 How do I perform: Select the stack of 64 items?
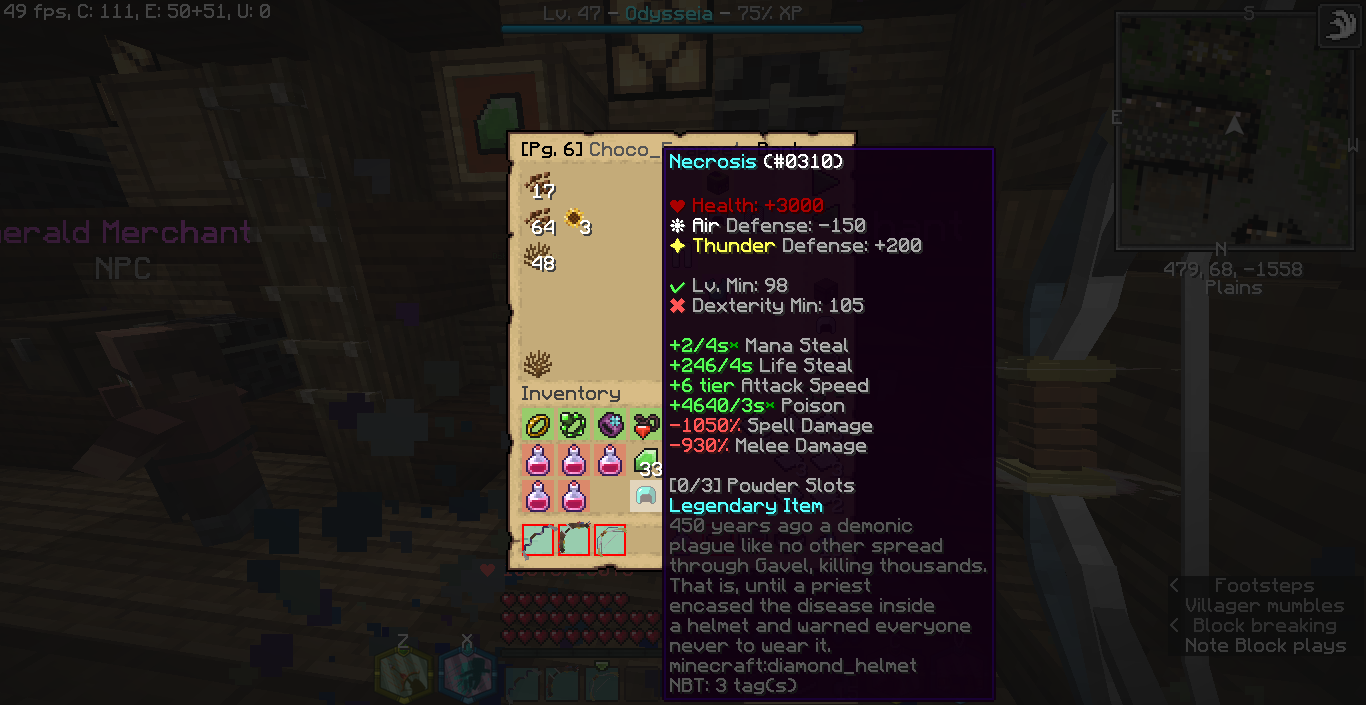click(x=538, y=221)
